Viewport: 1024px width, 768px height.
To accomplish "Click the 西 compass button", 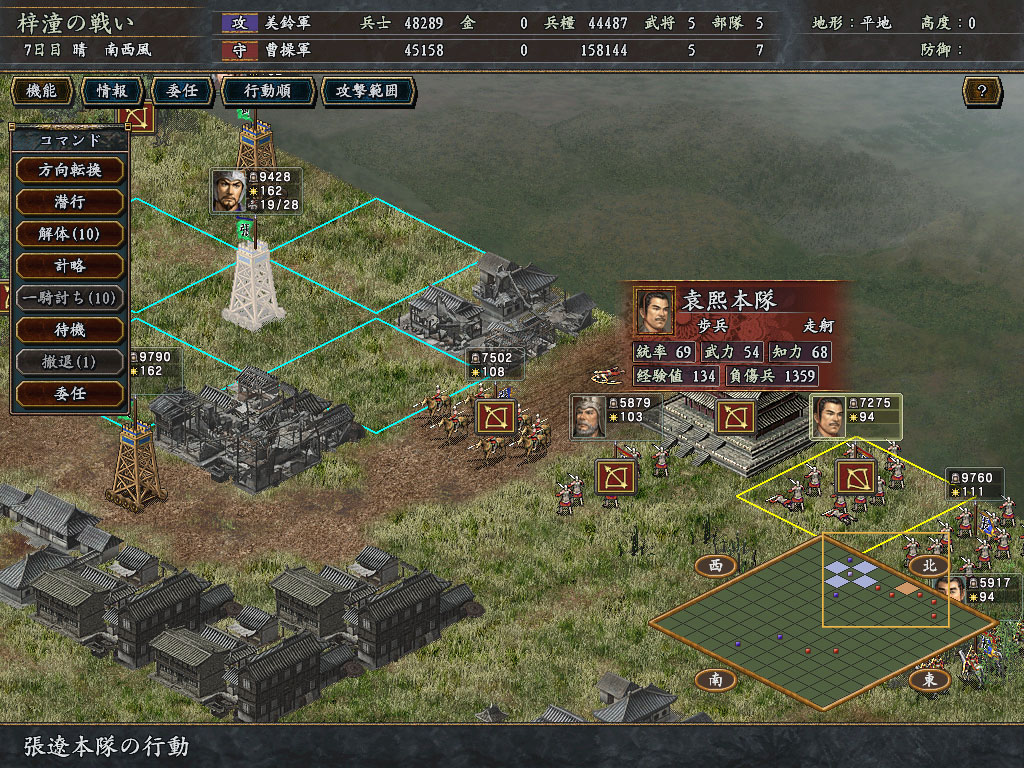I will tap(715, 565).
